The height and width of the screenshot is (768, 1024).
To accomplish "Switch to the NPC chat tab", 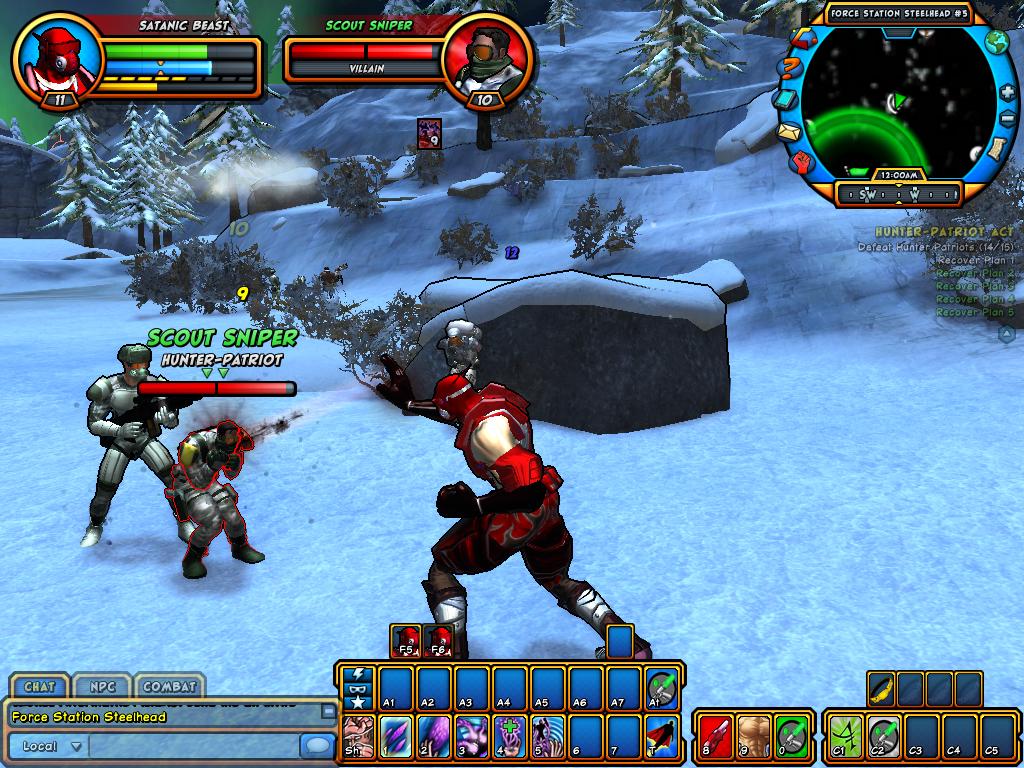I will 101,687.
